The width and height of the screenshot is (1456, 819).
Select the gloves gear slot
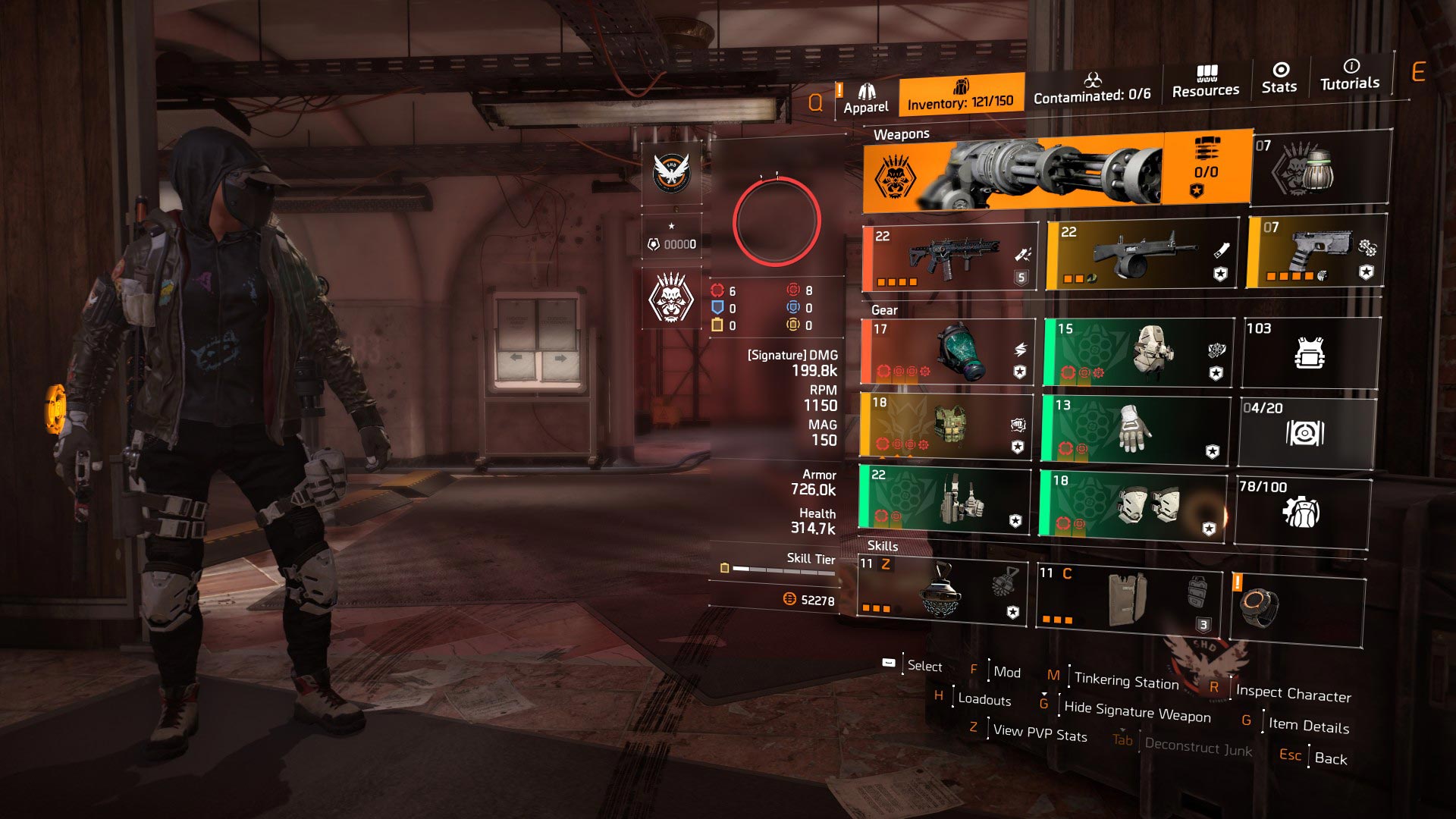[1135, 428]
